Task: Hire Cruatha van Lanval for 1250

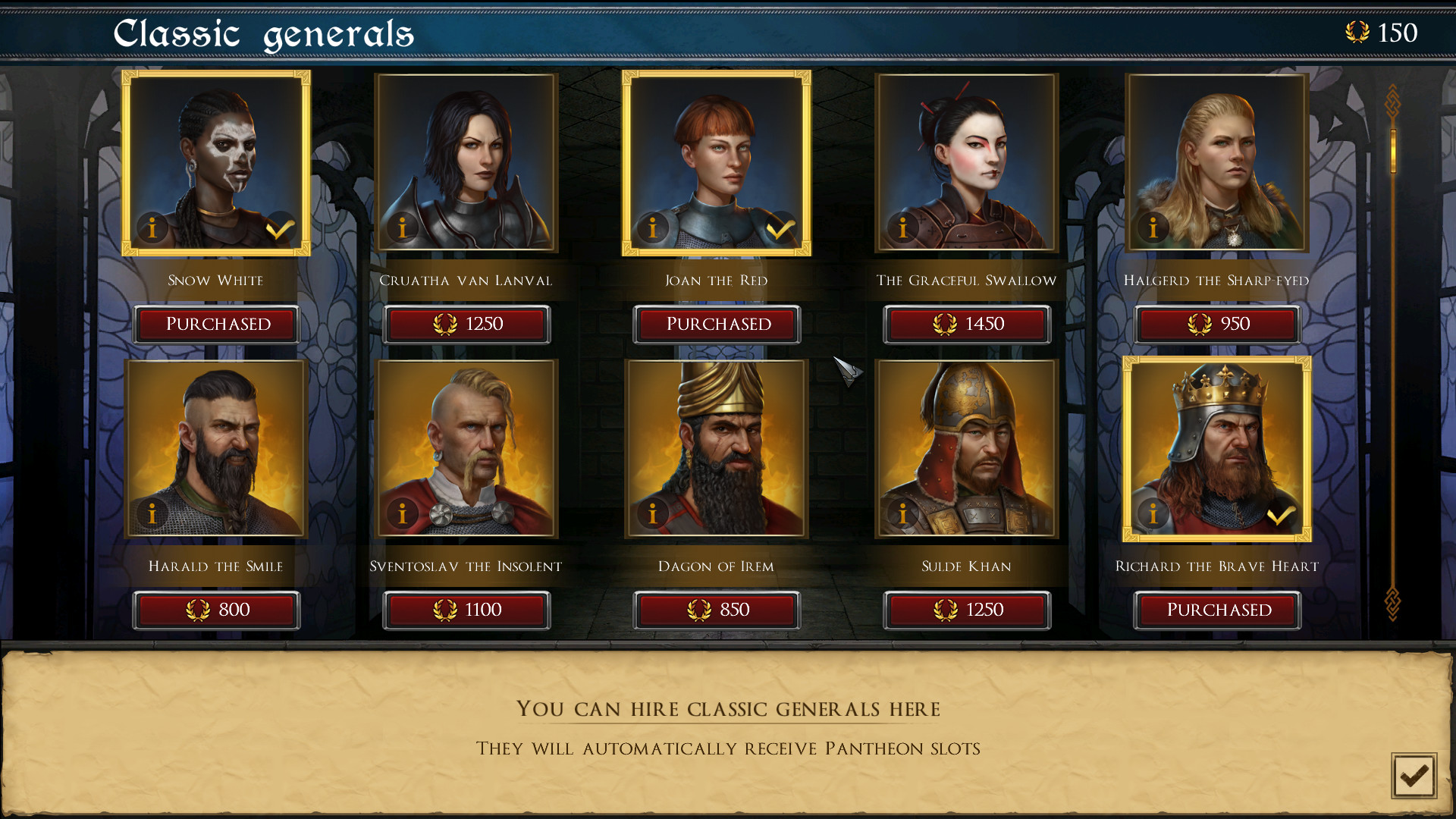Action: click(x=466, y=324)
